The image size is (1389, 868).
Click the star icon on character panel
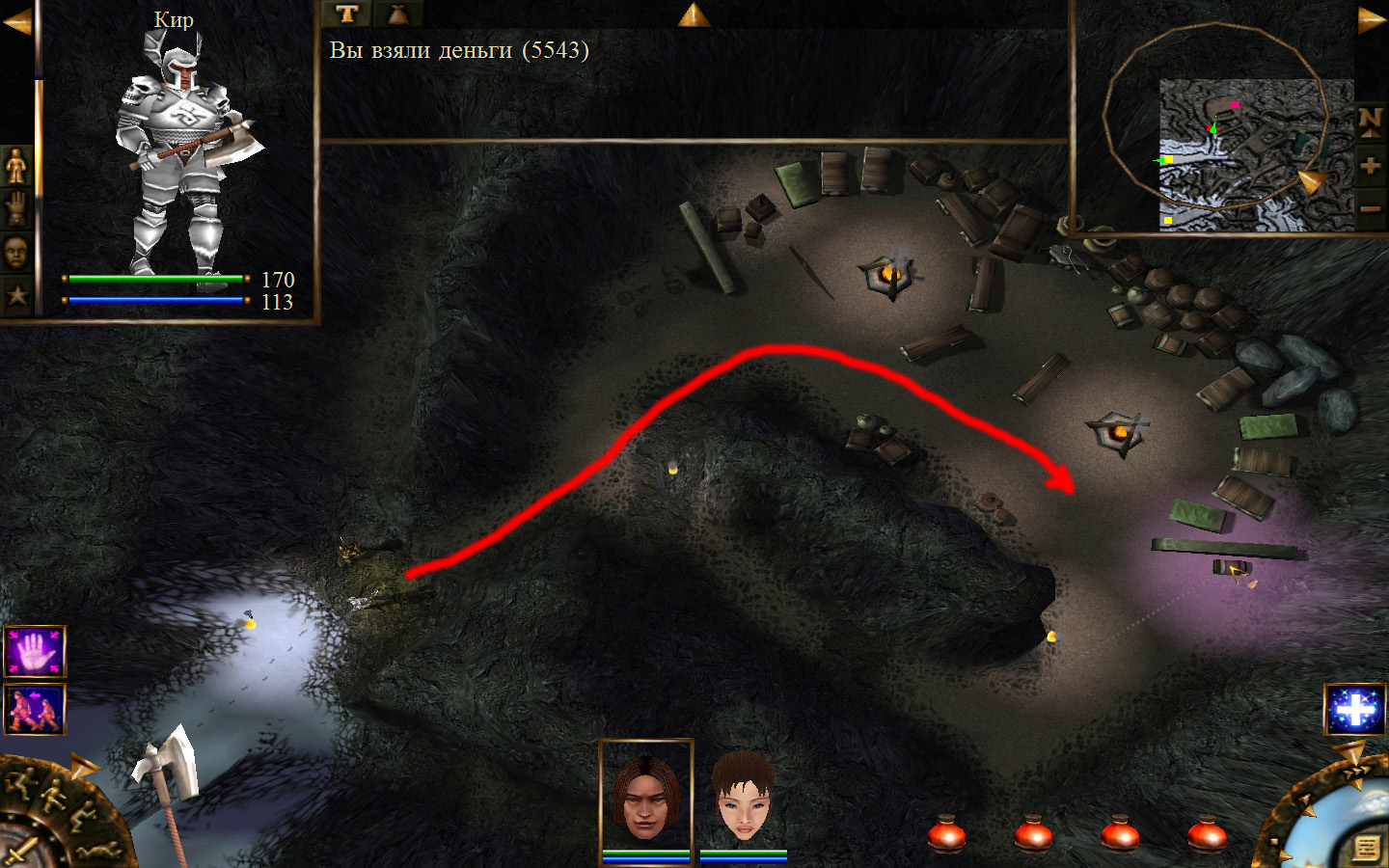(16, 294)
